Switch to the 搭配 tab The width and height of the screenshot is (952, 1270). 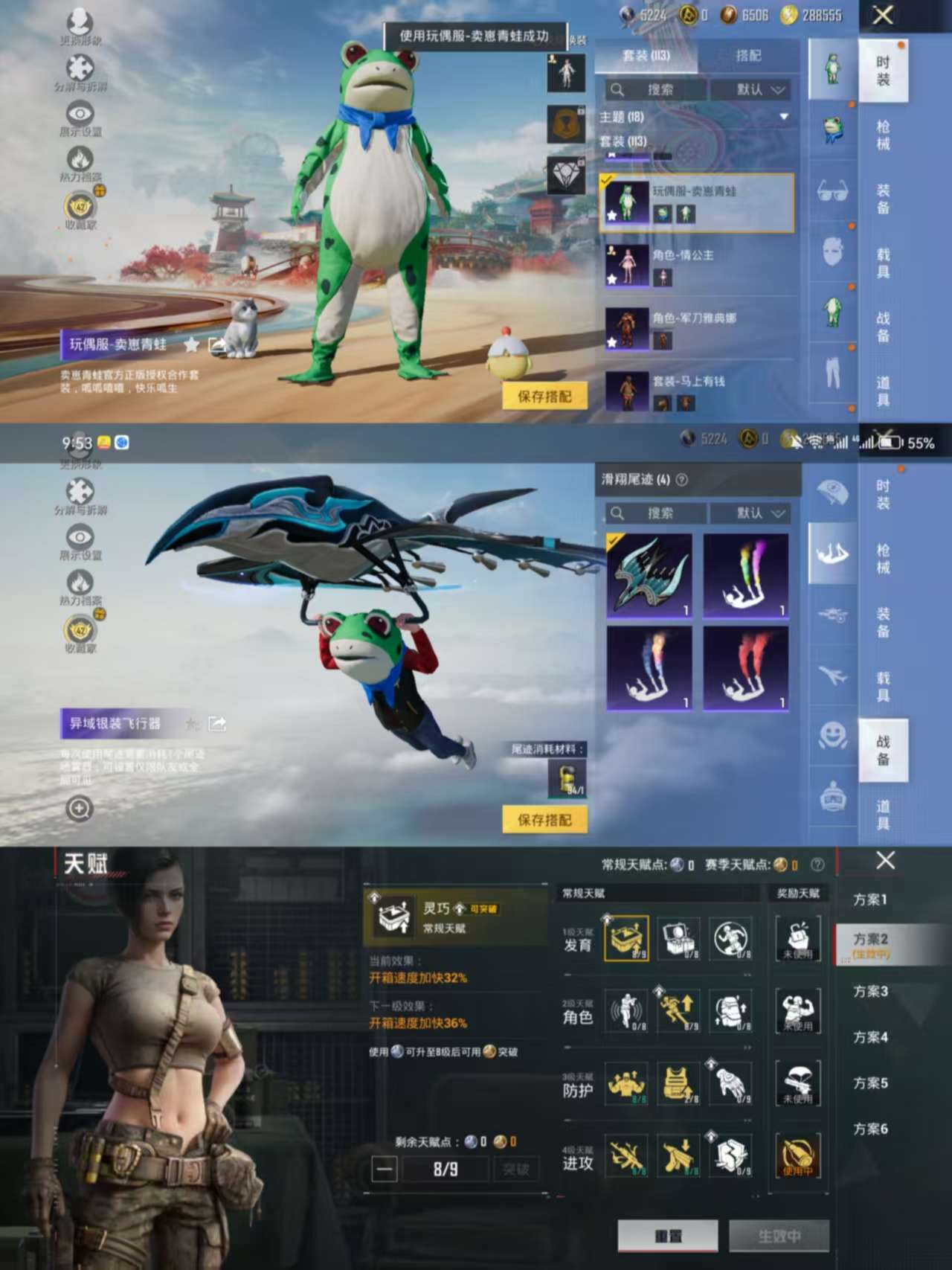coord(748,56)
